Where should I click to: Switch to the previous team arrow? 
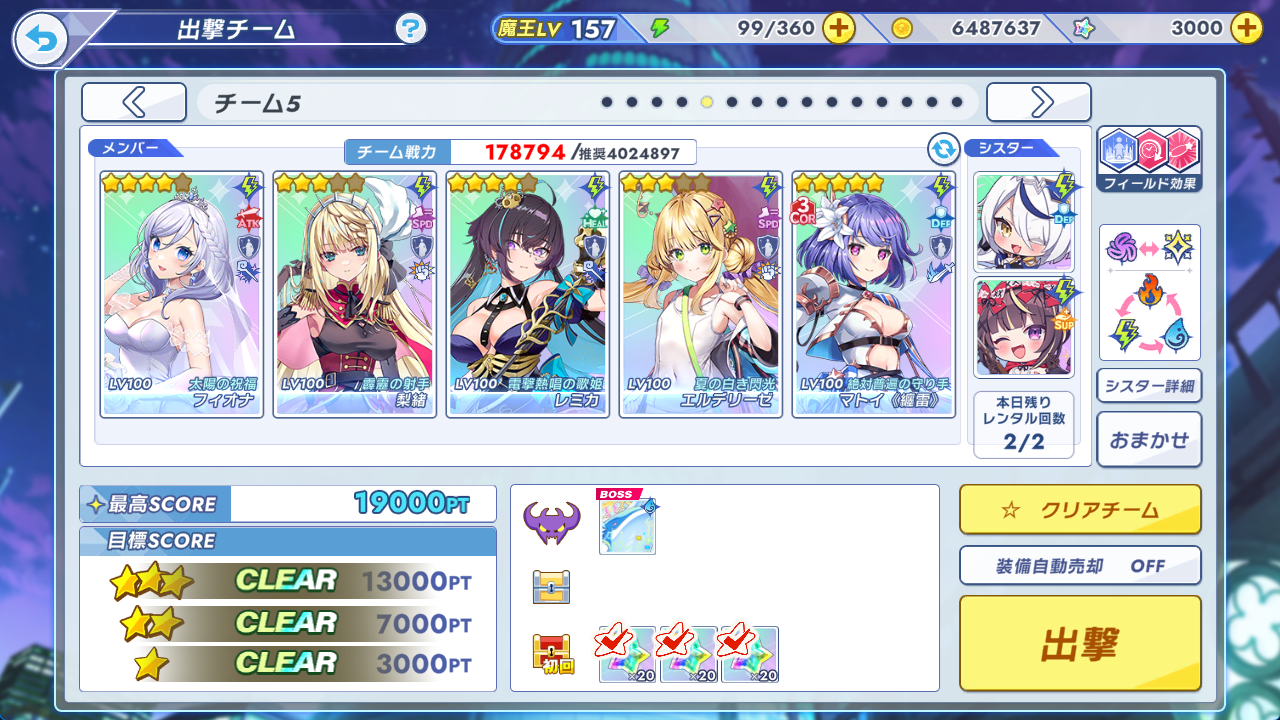pos(134,102)
